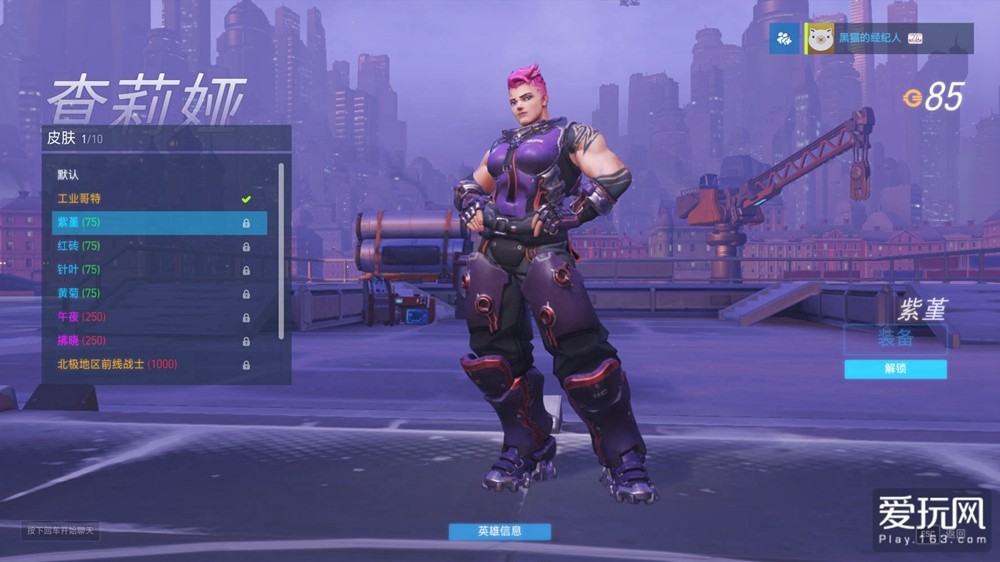
Task: Open the blue social group icon
Action: tap(784, 39)
